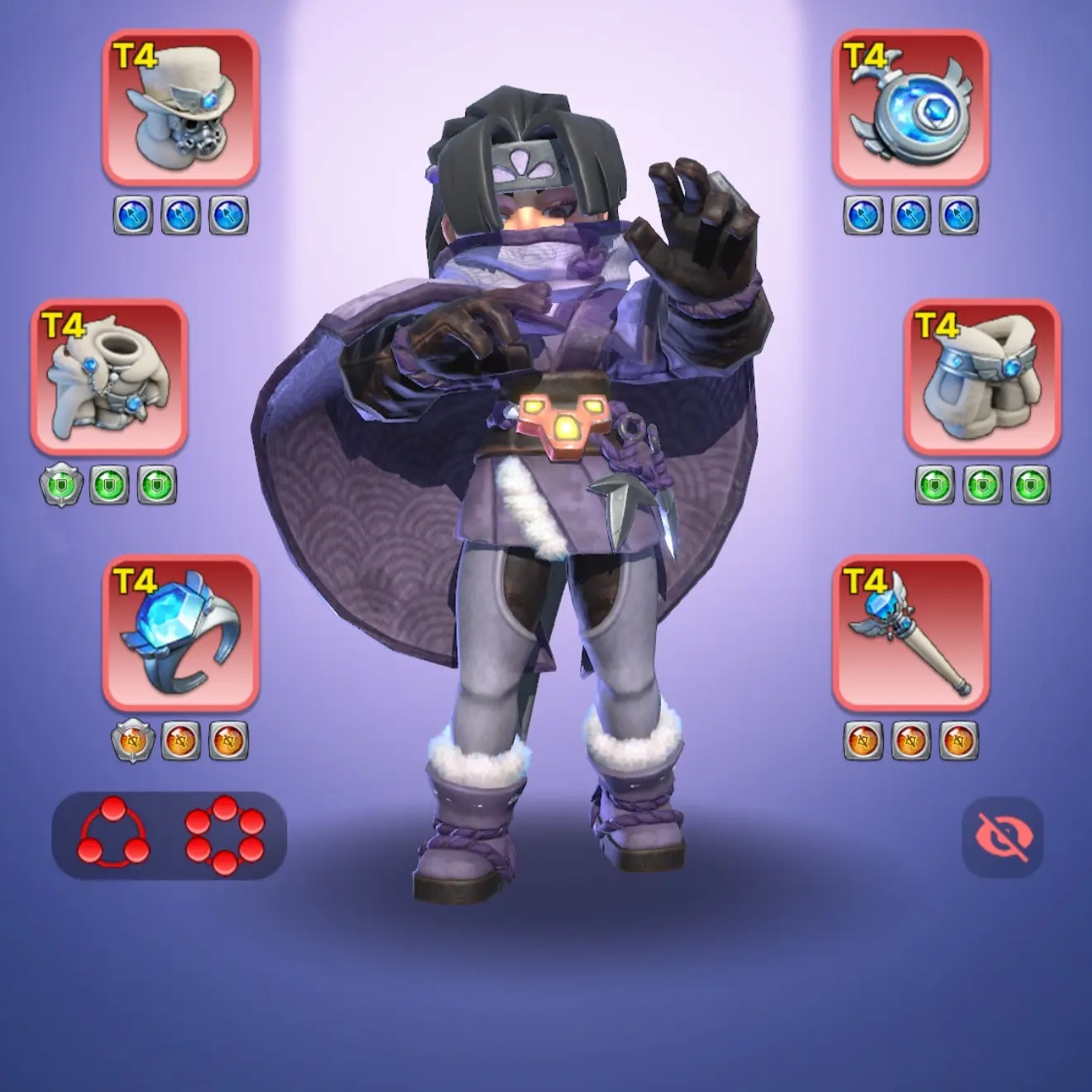This screenshot has width=1092, height=1092.
Task: Choose the T4 white coat armor slot
Action: pos(109,377)
